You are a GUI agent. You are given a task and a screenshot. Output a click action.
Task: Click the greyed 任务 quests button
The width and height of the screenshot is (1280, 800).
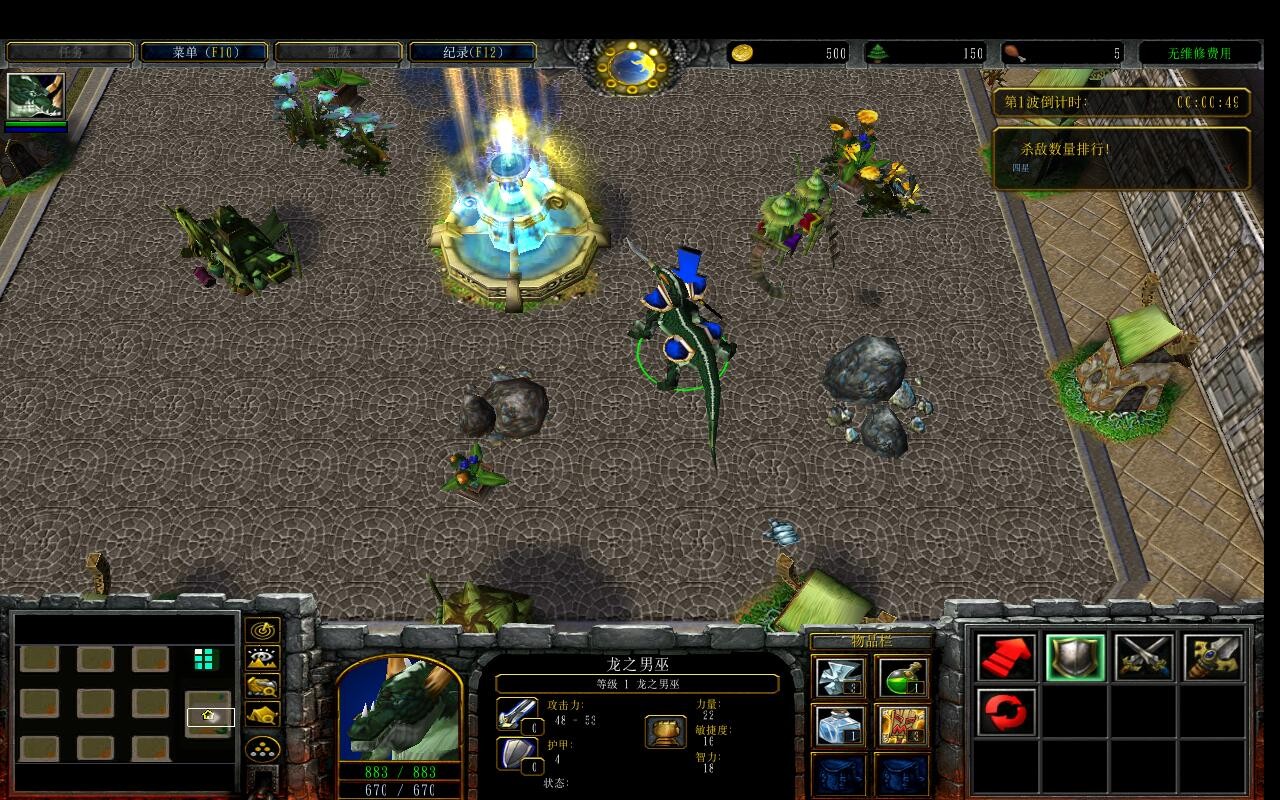click(x=70, y=52)
